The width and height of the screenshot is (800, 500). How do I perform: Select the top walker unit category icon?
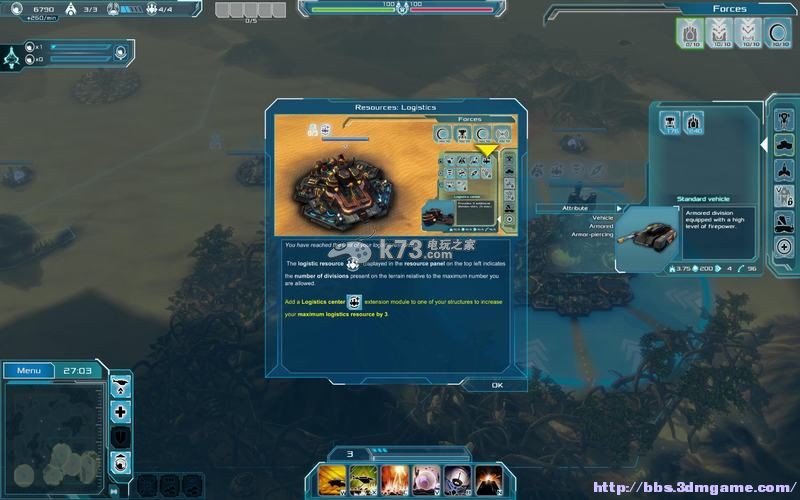click(784, 118)
